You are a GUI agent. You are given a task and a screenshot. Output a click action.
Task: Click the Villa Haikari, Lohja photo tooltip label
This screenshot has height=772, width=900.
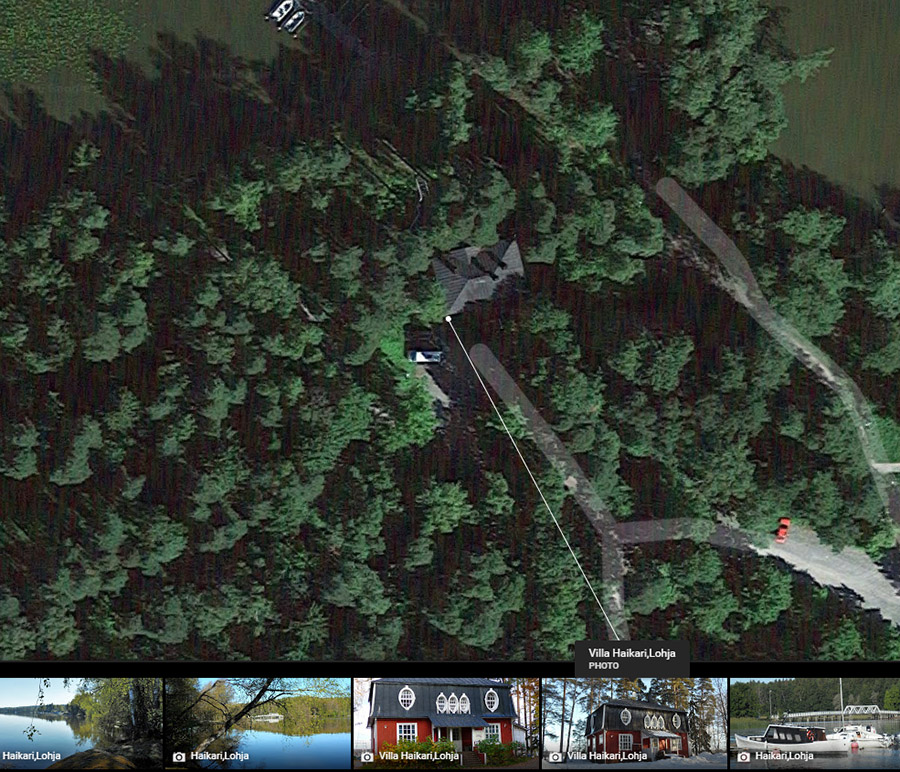[631, 658]
